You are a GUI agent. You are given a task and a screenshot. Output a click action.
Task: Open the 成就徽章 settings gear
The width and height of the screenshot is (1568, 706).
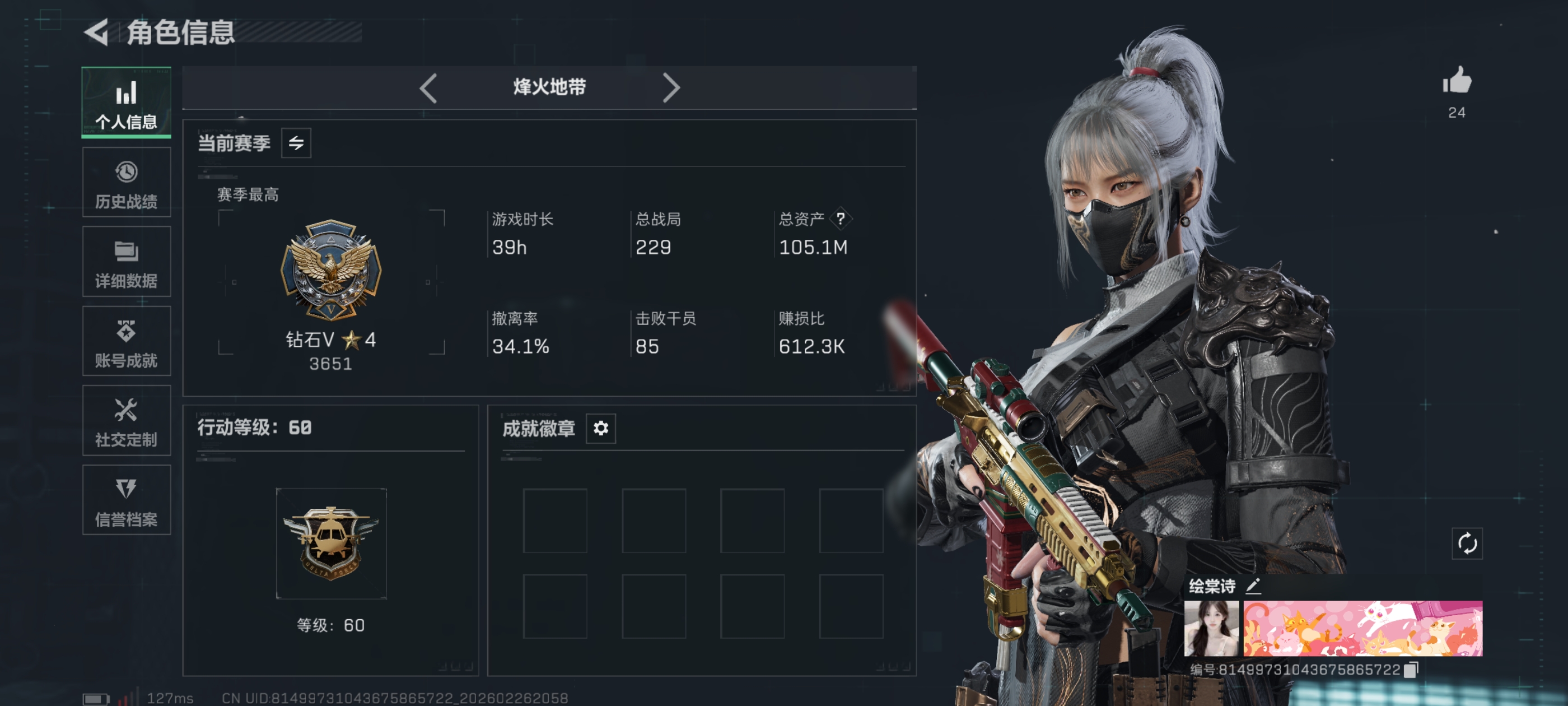tap(600, 428)
